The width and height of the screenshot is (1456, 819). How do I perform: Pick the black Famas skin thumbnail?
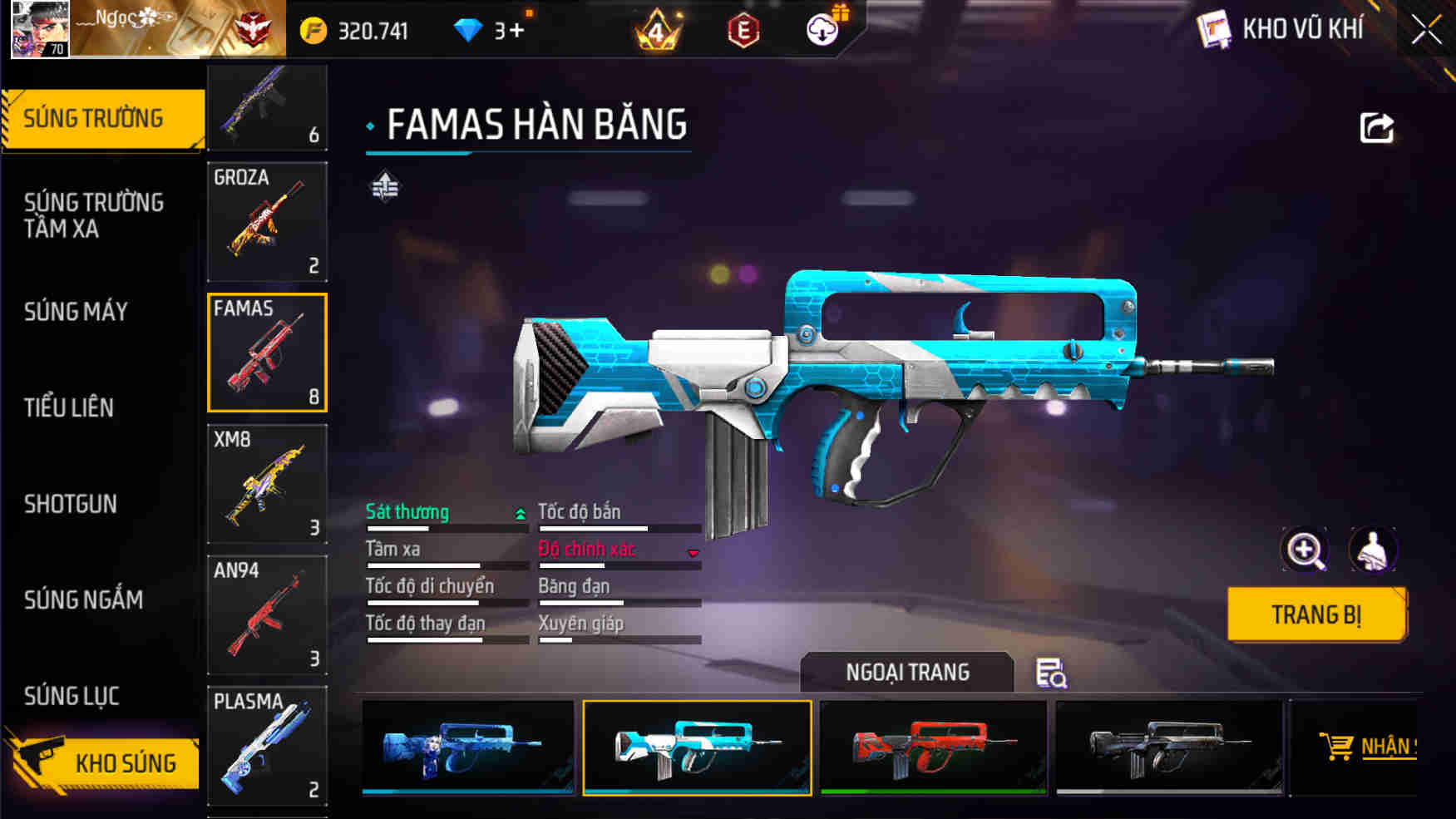(1169, 747)
